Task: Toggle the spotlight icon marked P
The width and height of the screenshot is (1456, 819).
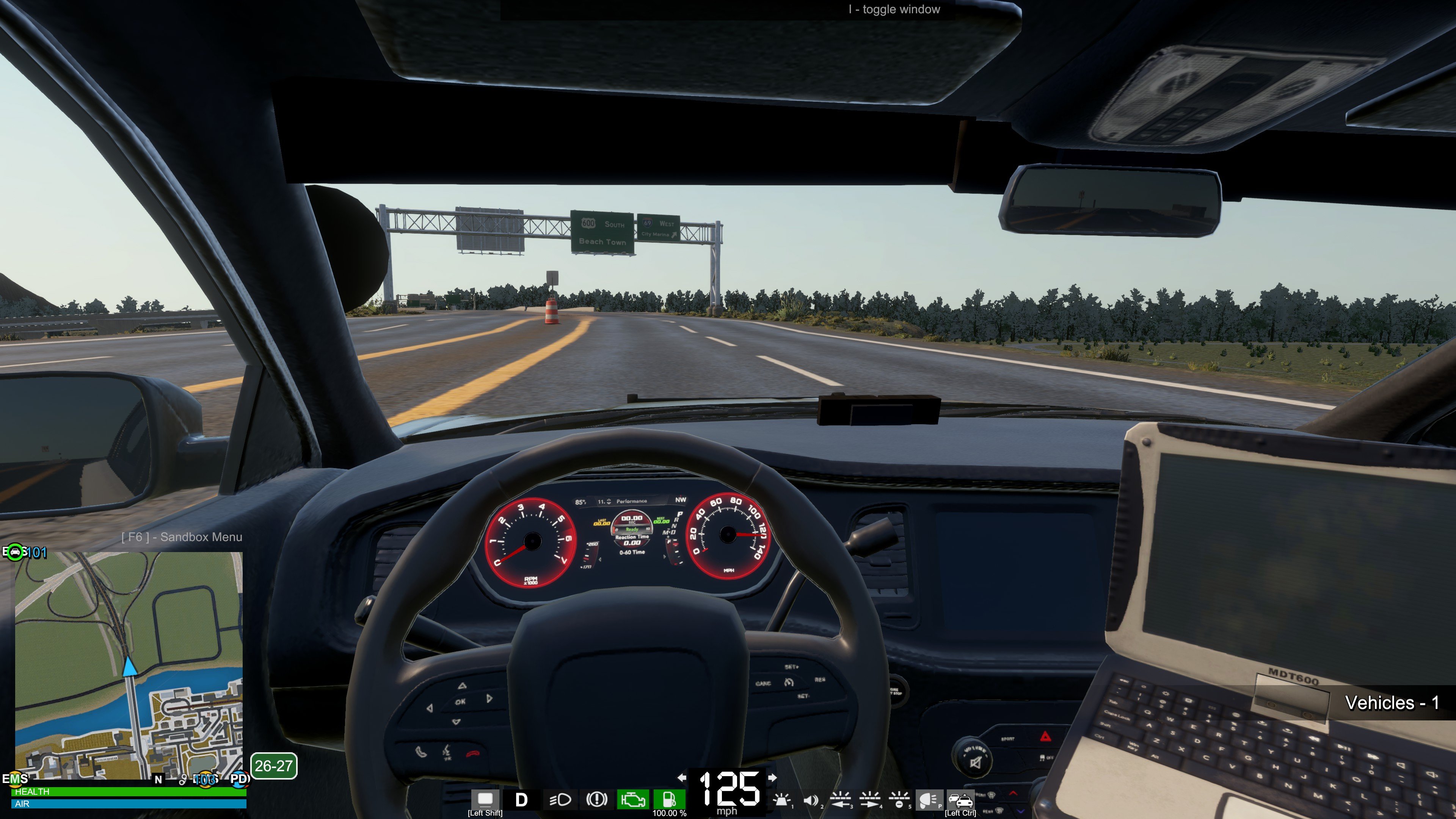Action: (928, 800)
